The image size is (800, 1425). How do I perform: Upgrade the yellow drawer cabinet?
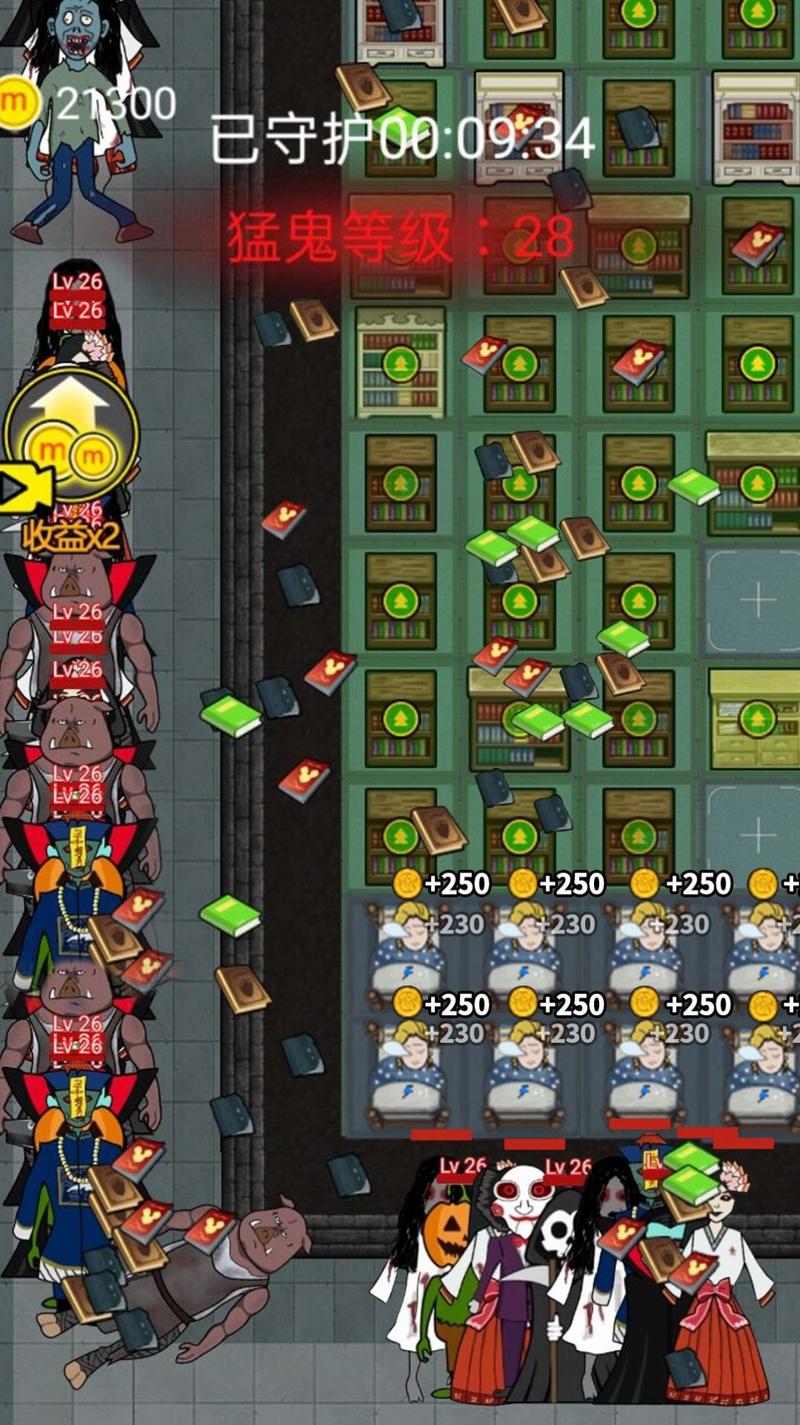[x=757, y=717]
